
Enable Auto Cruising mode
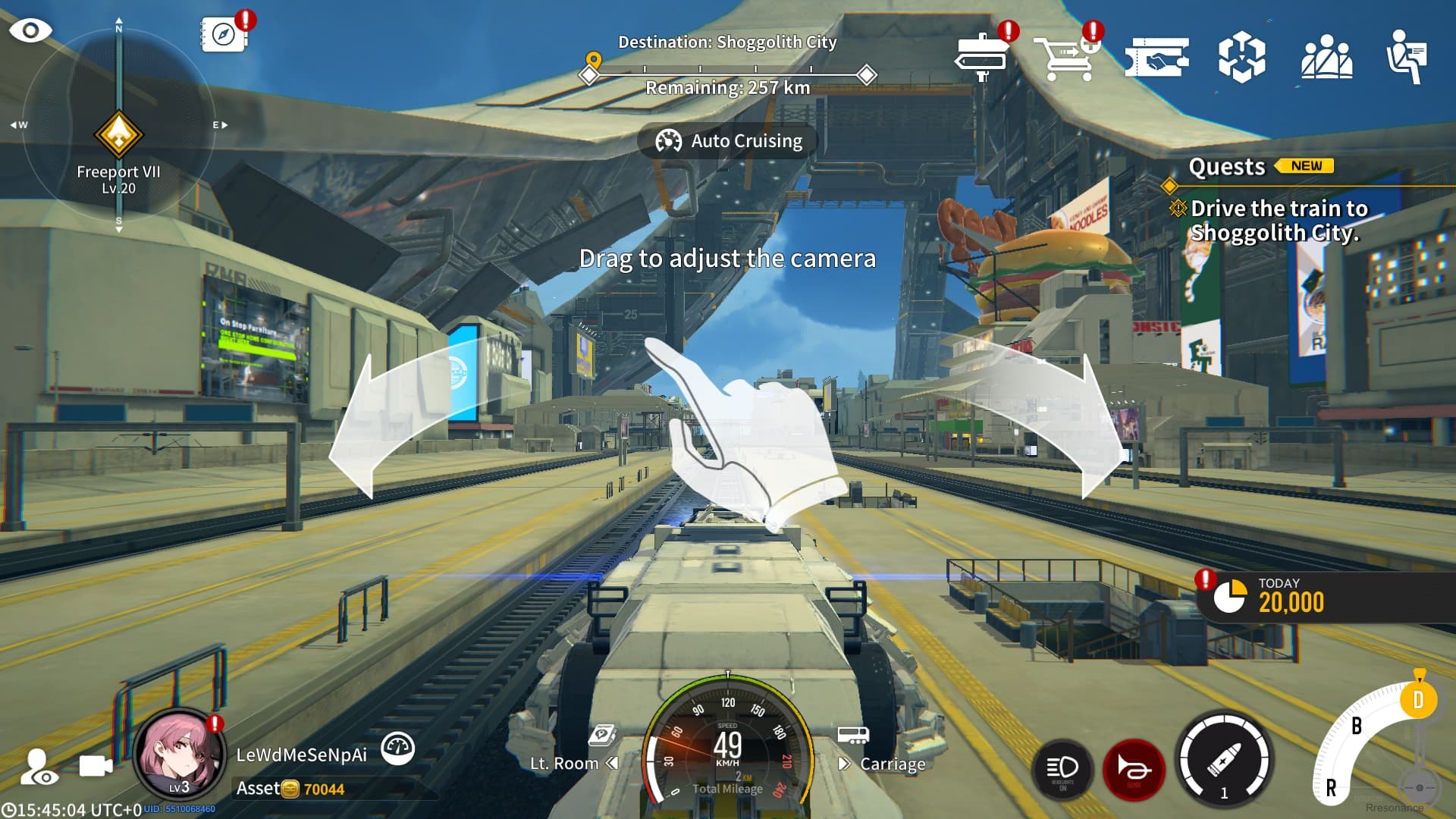tap(728, 141)
